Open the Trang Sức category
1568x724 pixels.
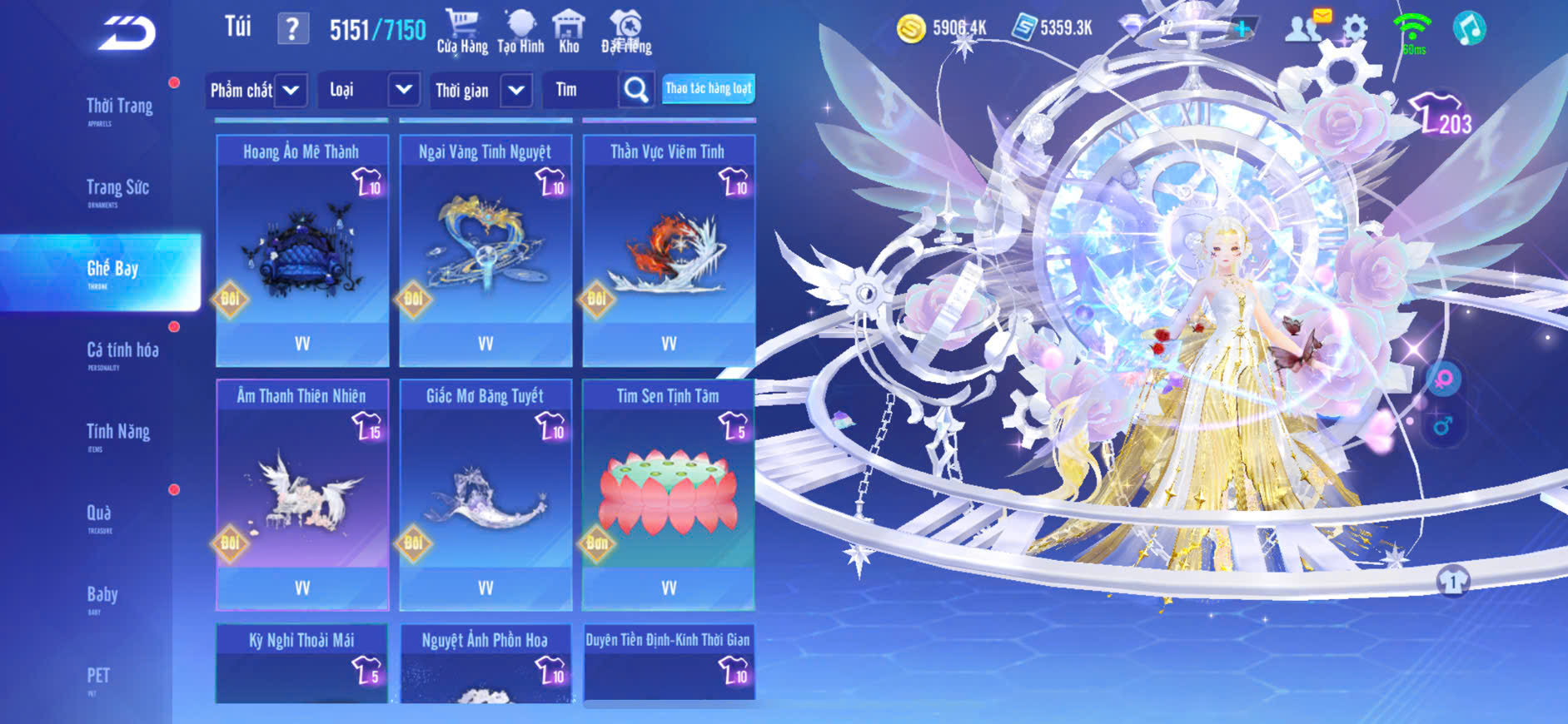tap(117, 189)
